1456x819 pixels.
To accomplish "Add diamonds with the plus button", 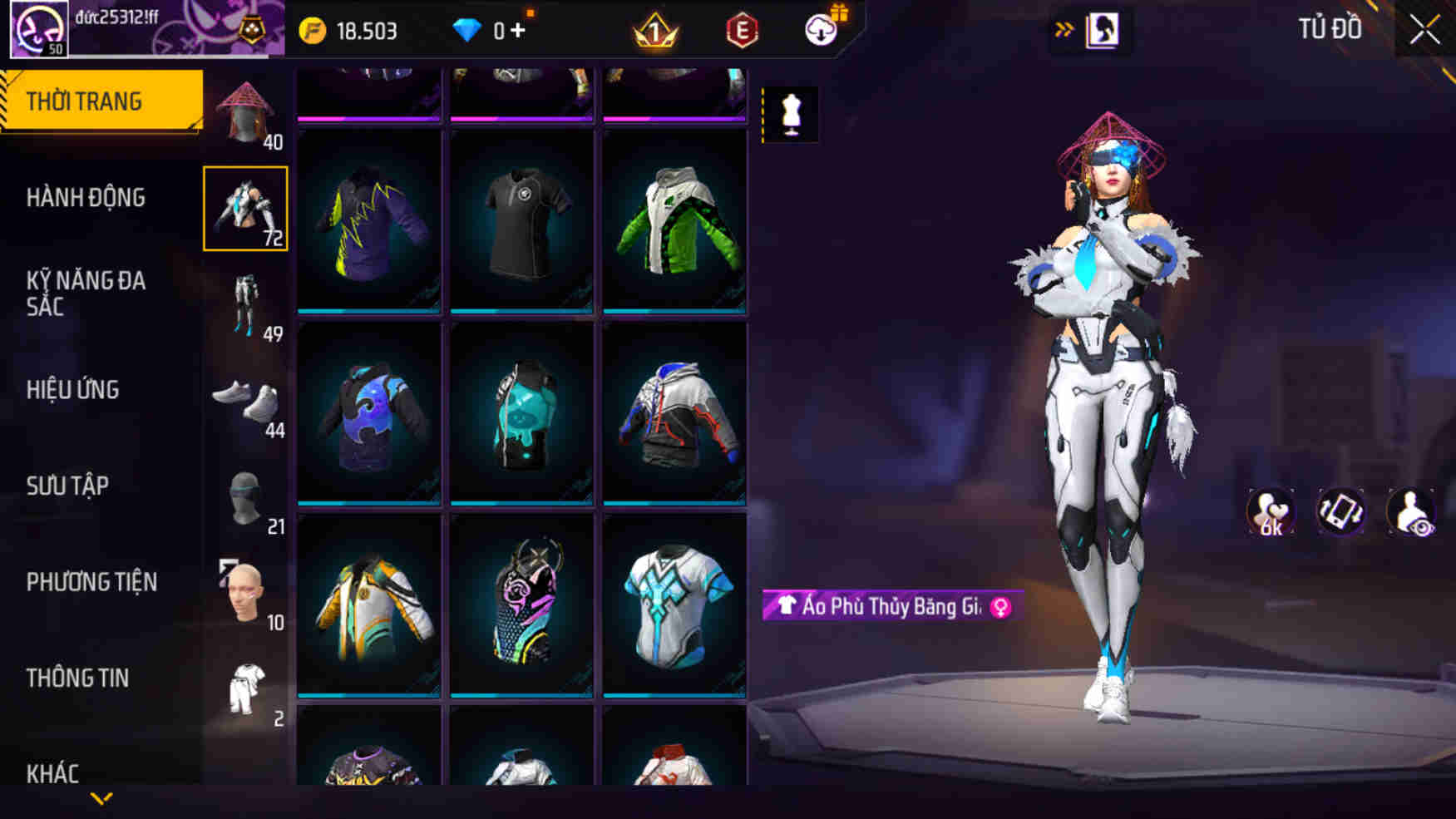I will [x=518, y=32].
